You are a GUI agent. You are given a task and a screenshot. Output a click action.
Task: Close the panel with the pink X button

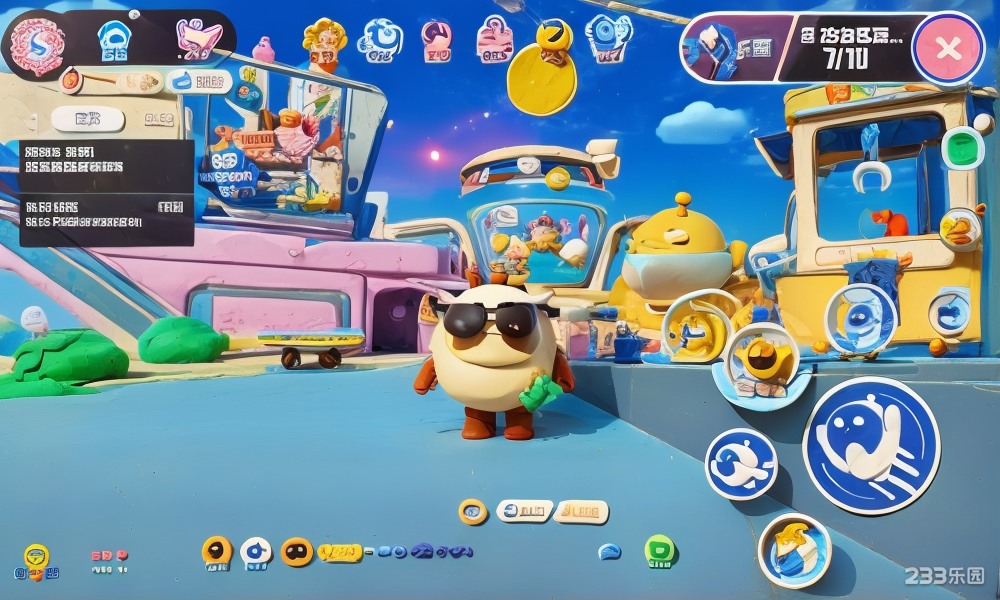[948, 48]
